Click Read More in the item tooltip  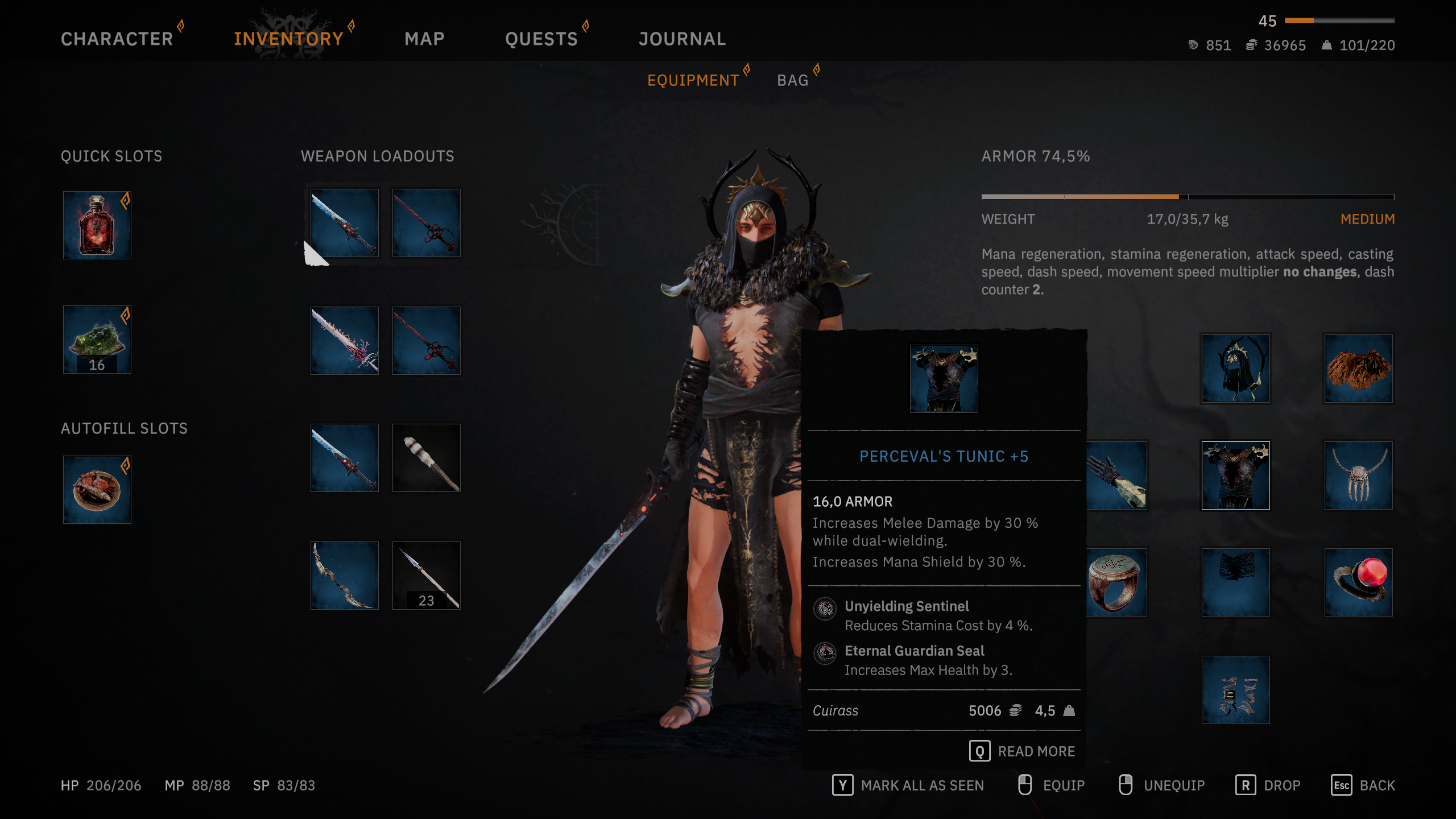[1023, 751]
